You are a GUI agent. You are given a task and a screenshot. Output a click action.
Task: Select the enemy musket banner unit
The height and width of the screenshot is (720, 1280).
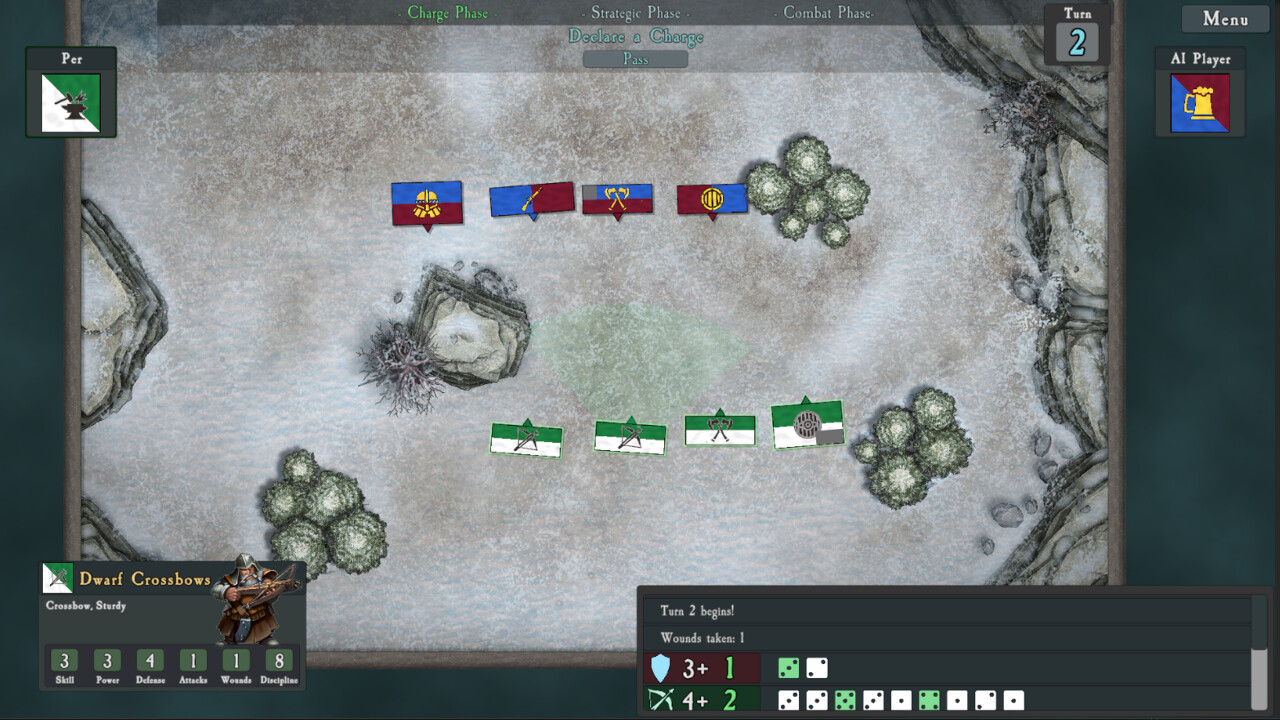point(530,198)
